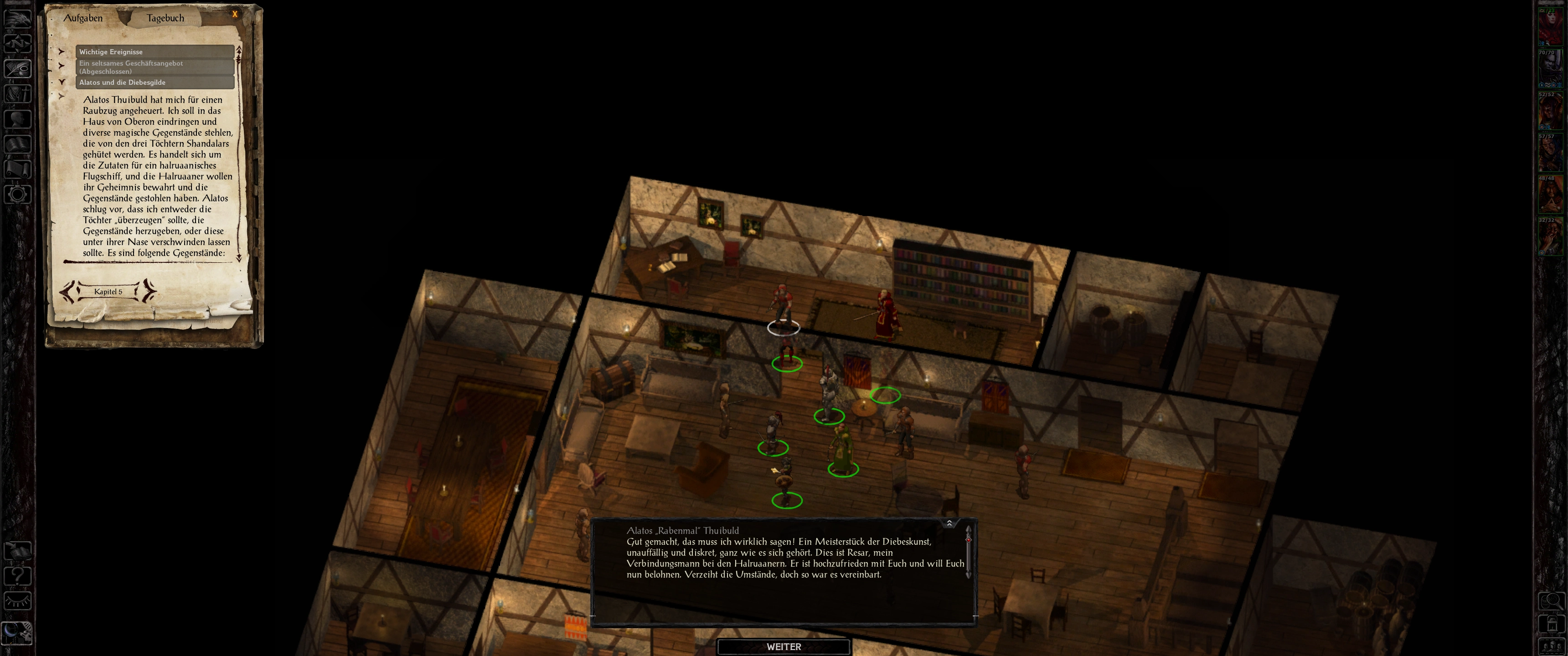Image resolution: width=1568 pixels, height=656 pixels.
Task: Switch to the Aufgaben tab
Action: pyautogui.click(x=83, y=18)
